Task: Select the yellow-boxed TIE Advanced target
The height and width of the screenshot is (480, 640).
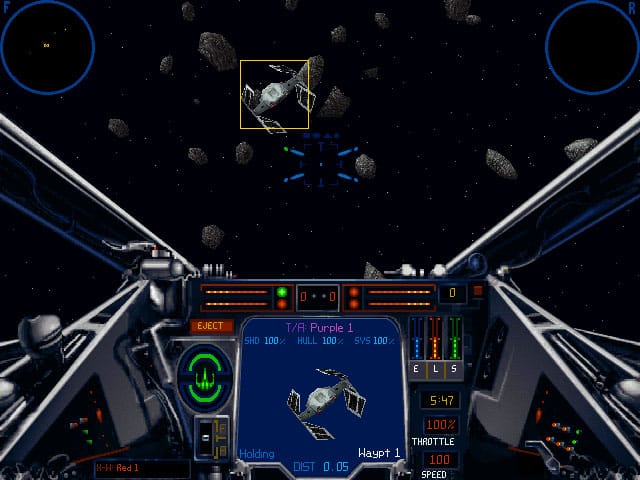Action: point(274,94)
